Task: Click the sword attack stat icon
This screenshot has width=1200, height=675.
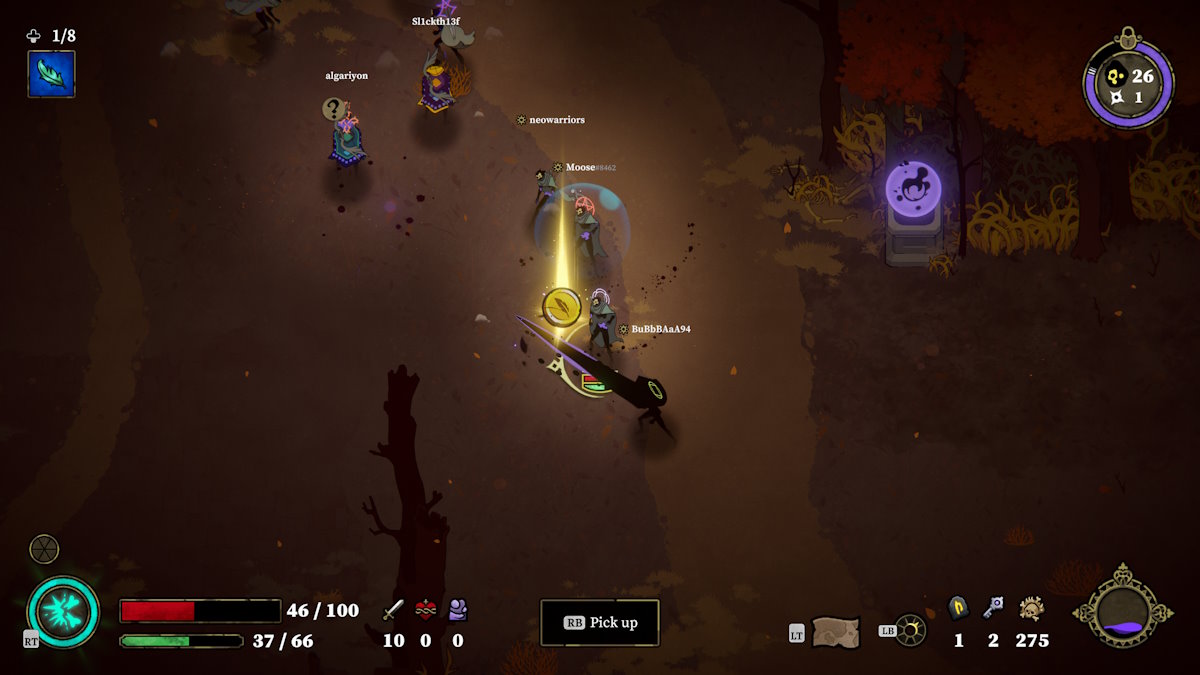Action: (x=394, y=609)
